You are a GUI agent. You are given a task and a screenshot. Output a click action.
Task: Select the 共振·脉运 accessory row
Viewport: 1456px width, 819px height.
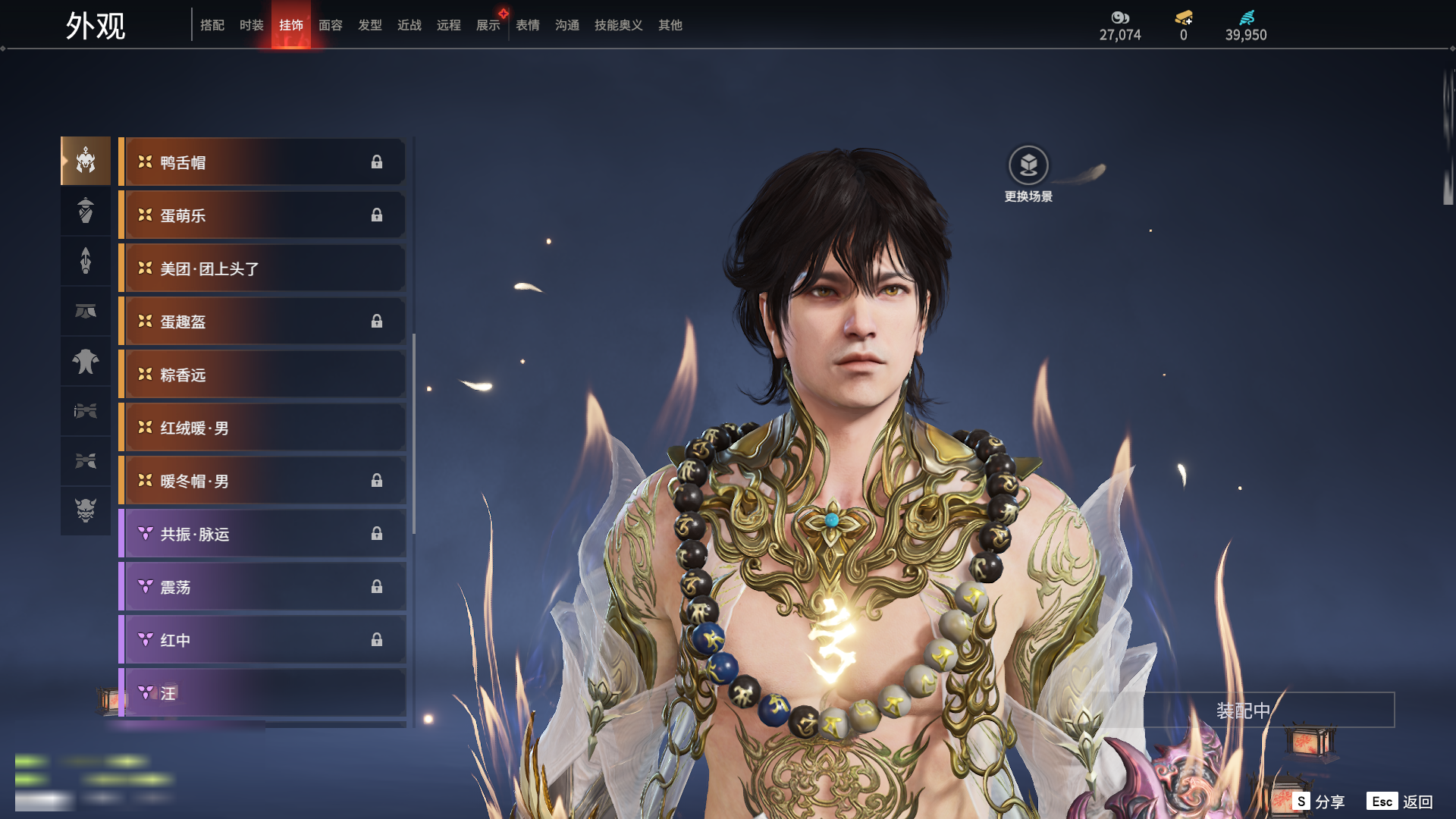click(262, 534)
